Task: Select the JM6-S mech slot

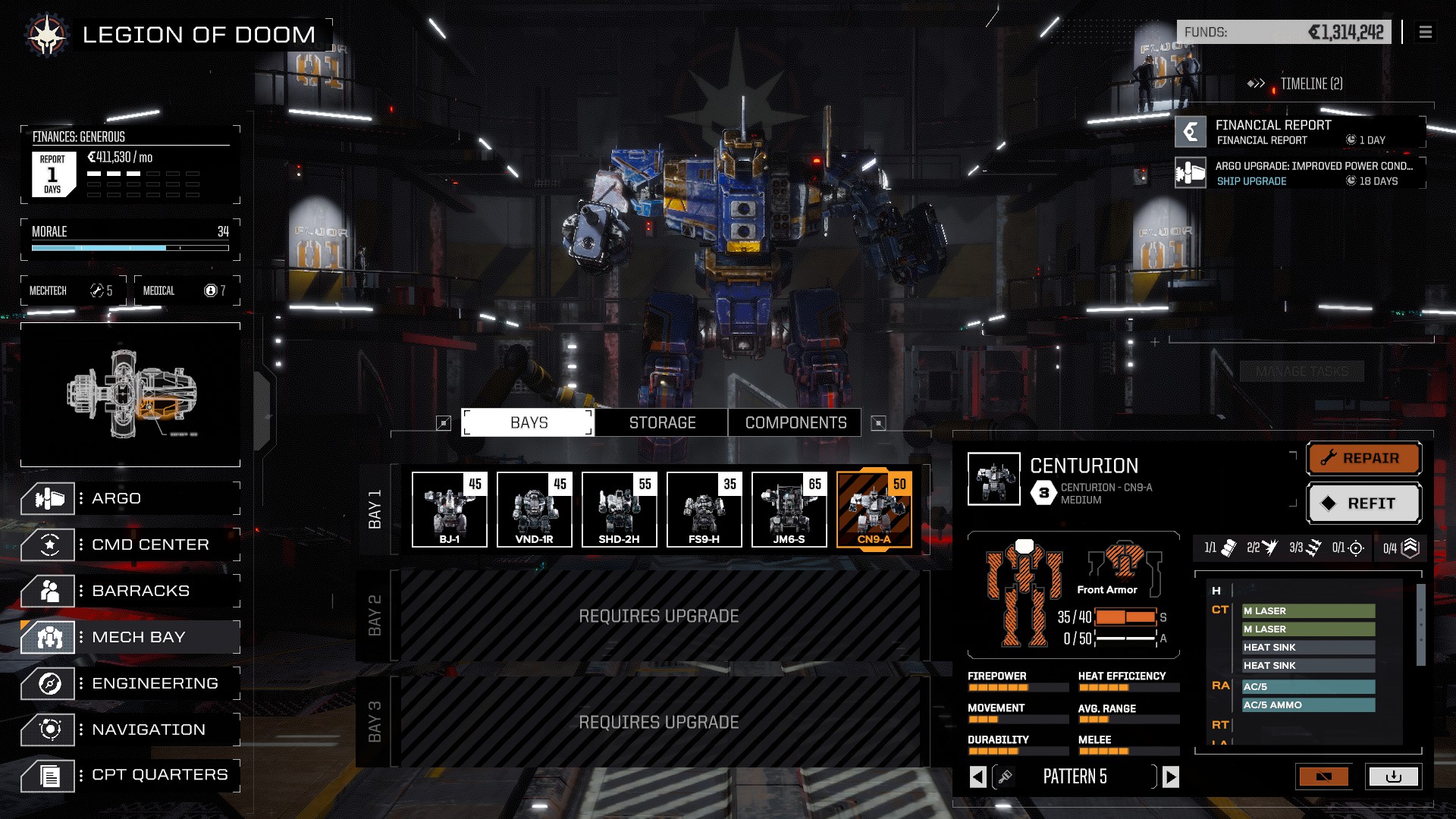Action: pos(789,509)
